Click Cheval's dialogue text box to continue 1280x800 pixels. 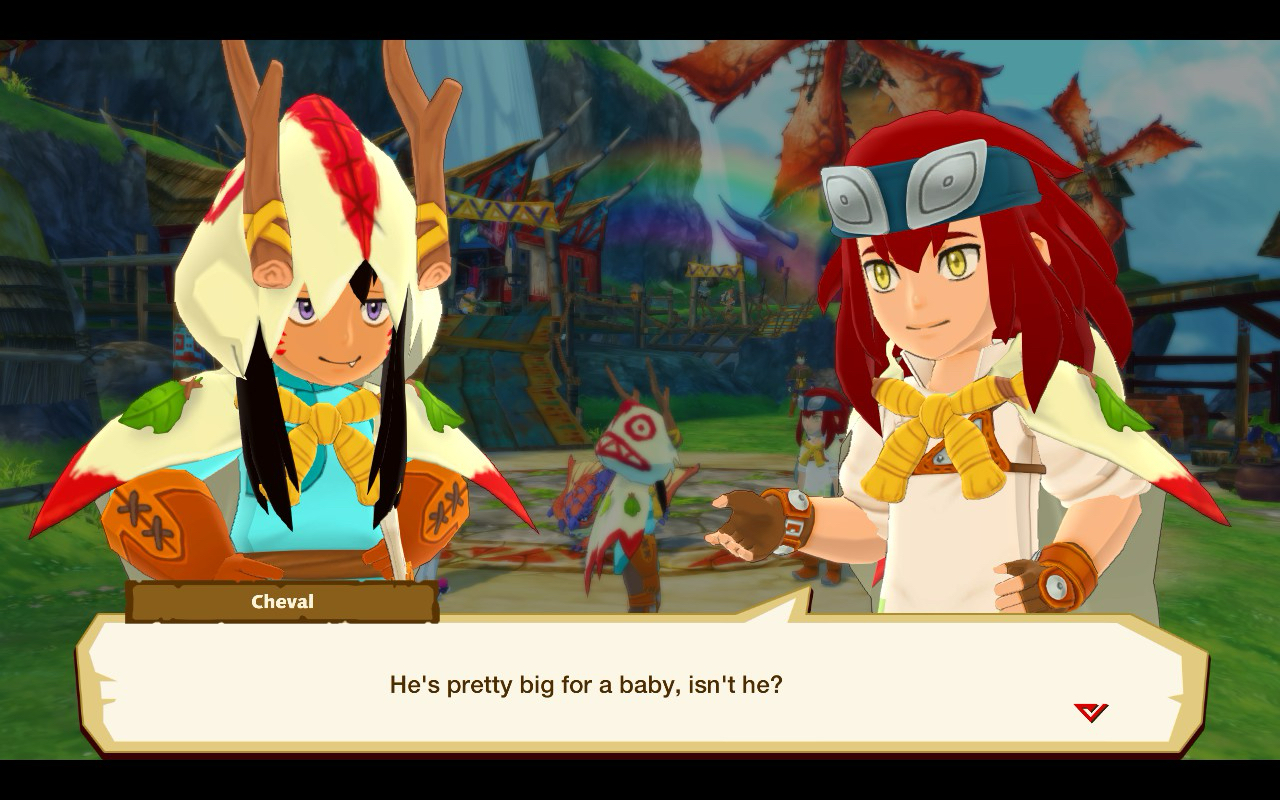640,685
